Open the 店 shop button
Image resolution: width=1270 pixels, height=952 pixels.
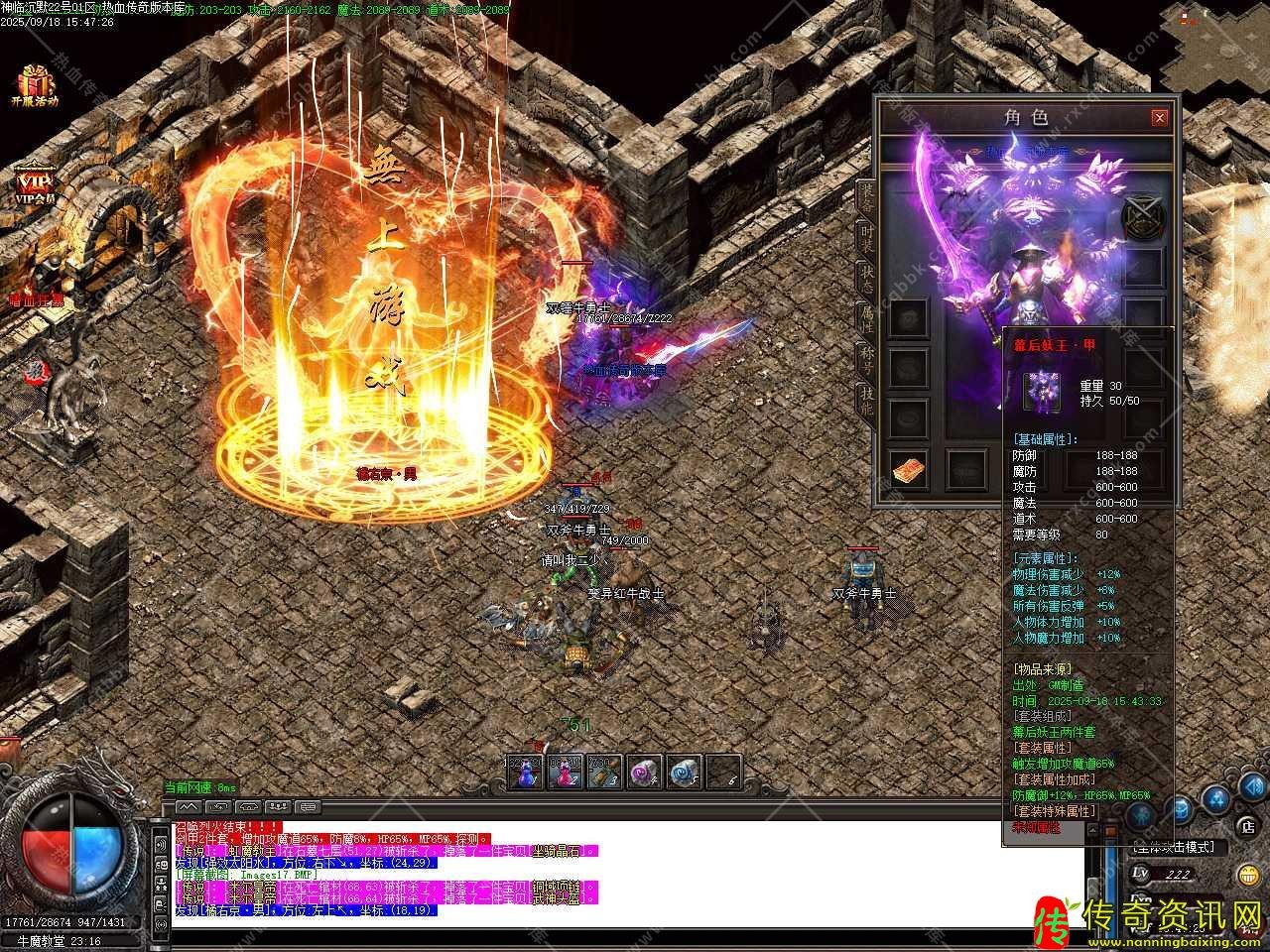coord(1247,825)
